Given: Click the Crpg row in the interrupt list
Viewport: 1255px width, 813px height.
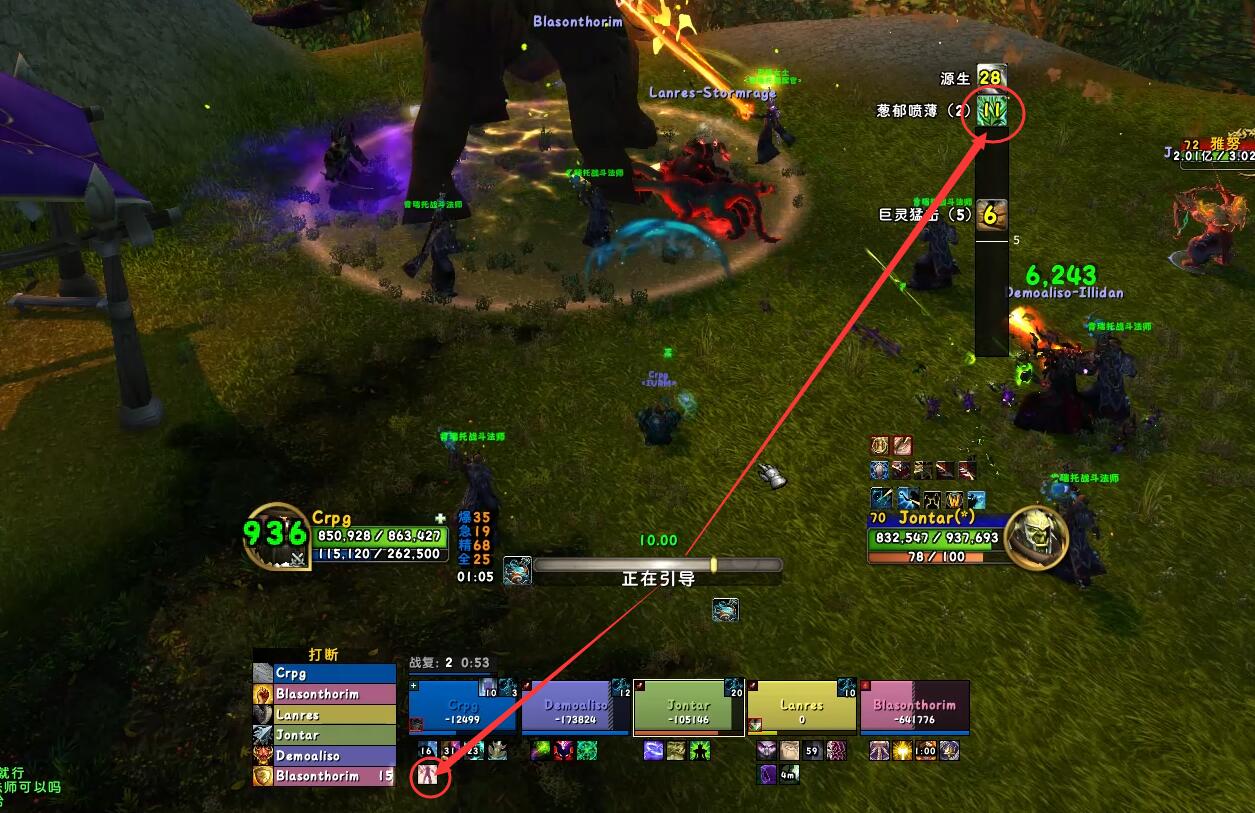Looking at the screenshot, I should click(x=324, y=674).
